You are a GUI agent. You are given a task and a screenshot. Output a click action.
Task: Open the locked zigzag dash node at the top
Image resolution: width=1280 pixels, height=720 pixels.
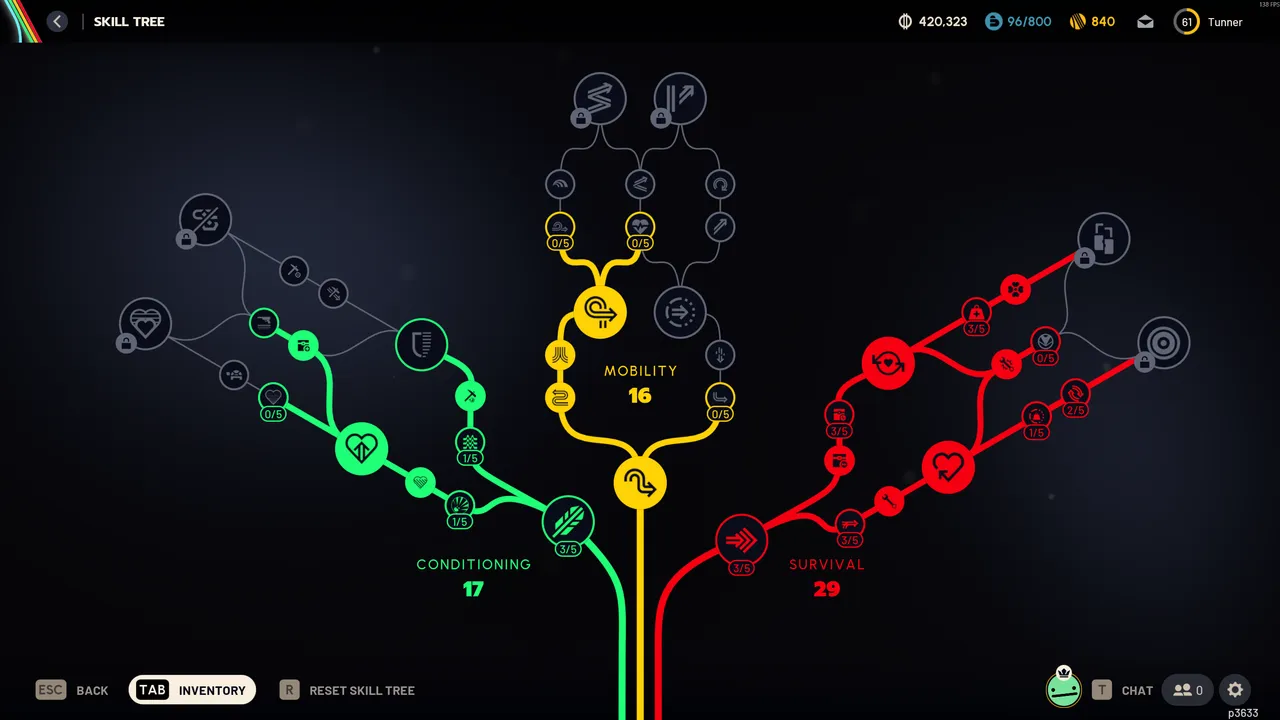(x=600, y=99)
